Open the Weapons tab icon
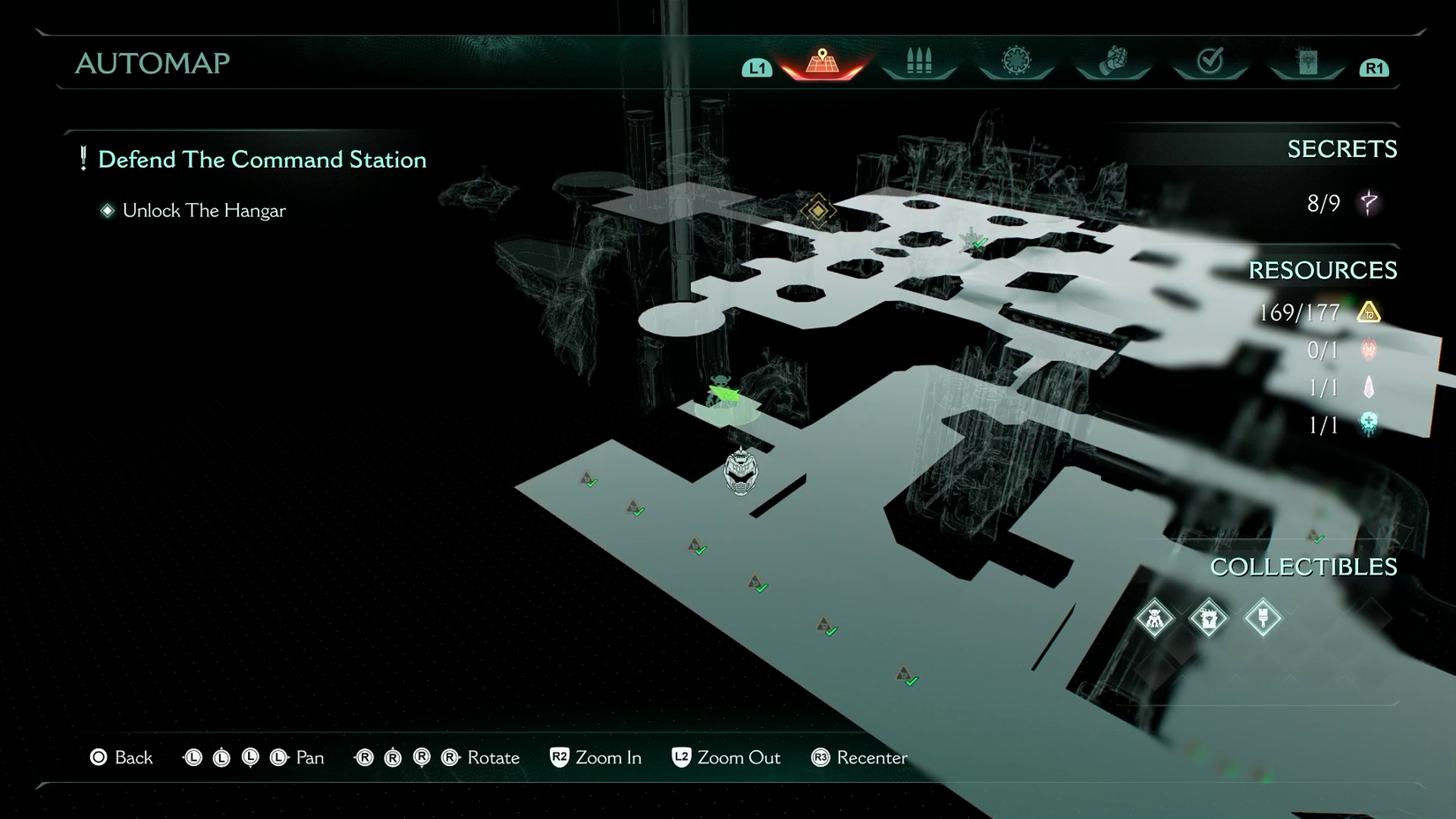 [918, 60]
